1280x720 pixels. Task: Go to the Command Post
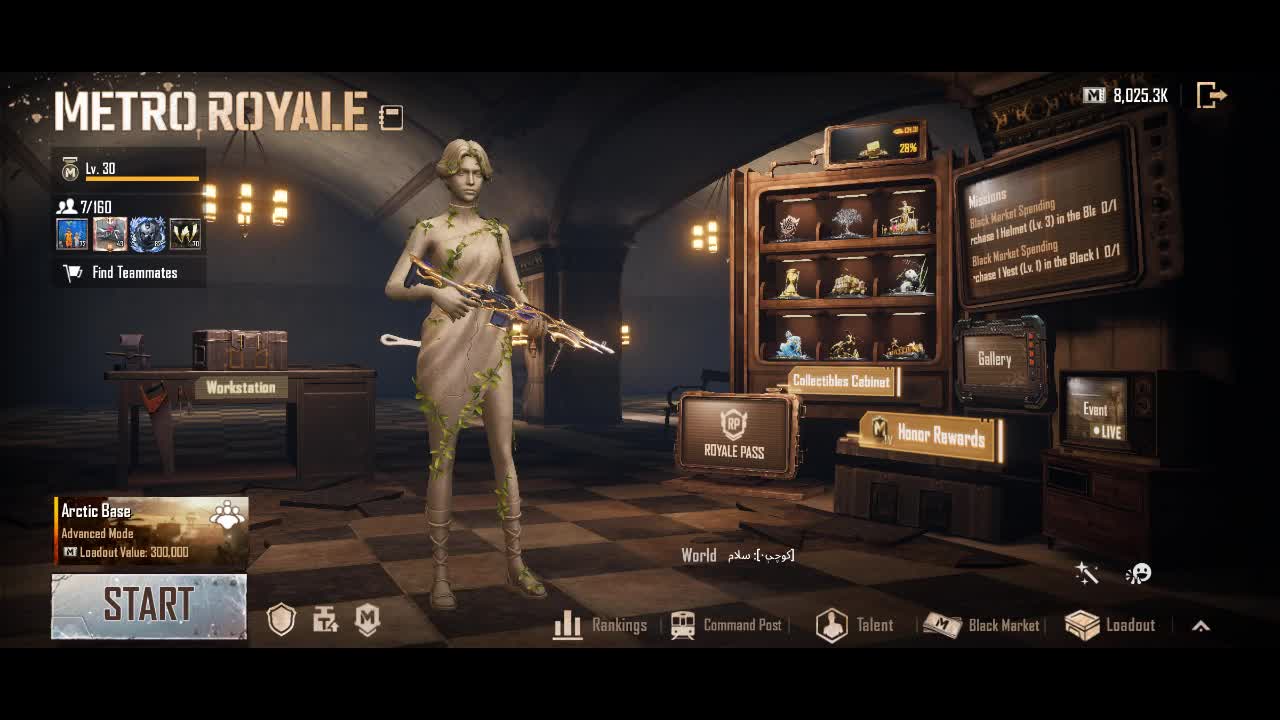727,626
